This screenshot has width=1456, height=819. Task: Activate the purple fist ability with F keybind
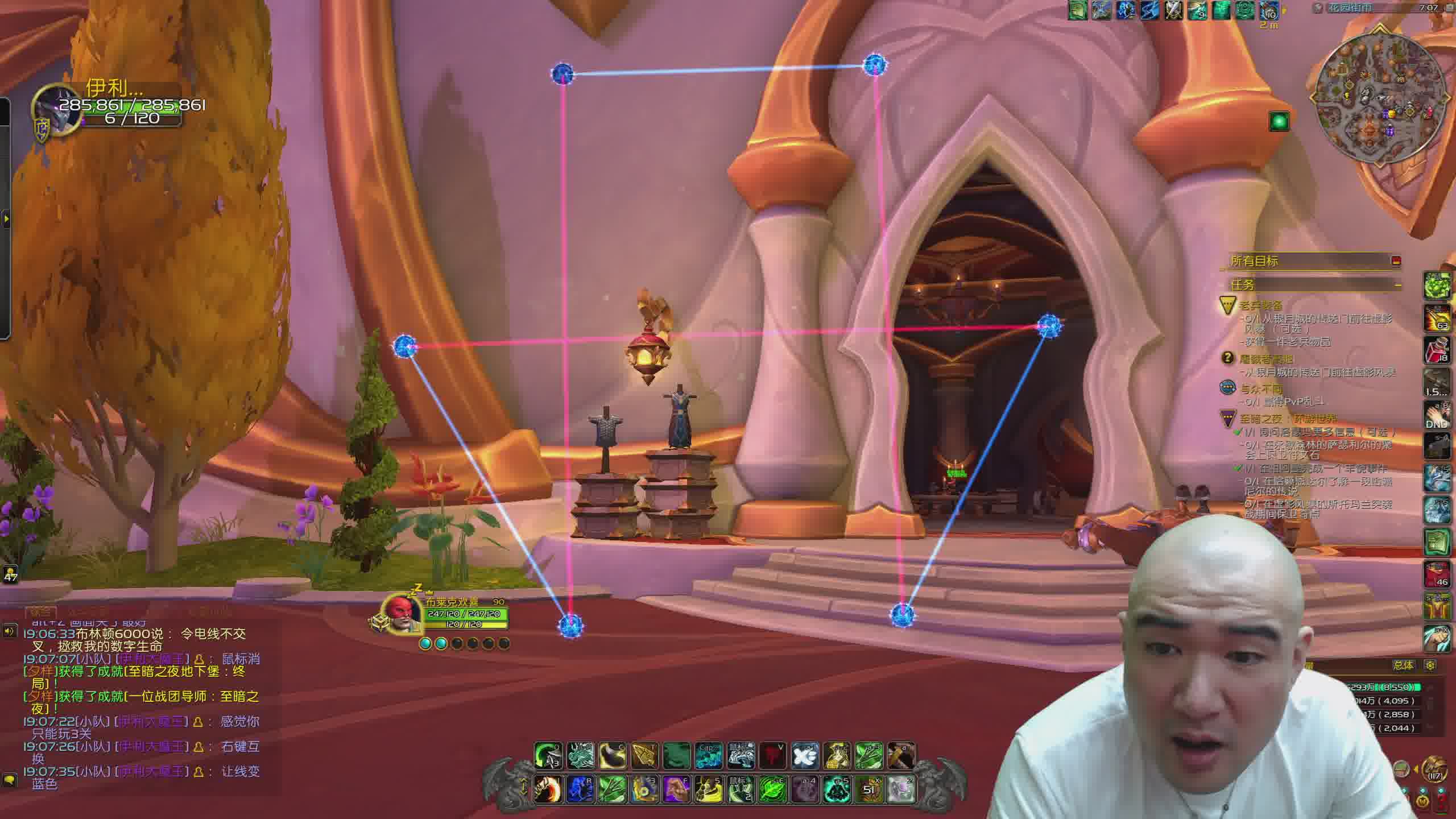[676, 789]
